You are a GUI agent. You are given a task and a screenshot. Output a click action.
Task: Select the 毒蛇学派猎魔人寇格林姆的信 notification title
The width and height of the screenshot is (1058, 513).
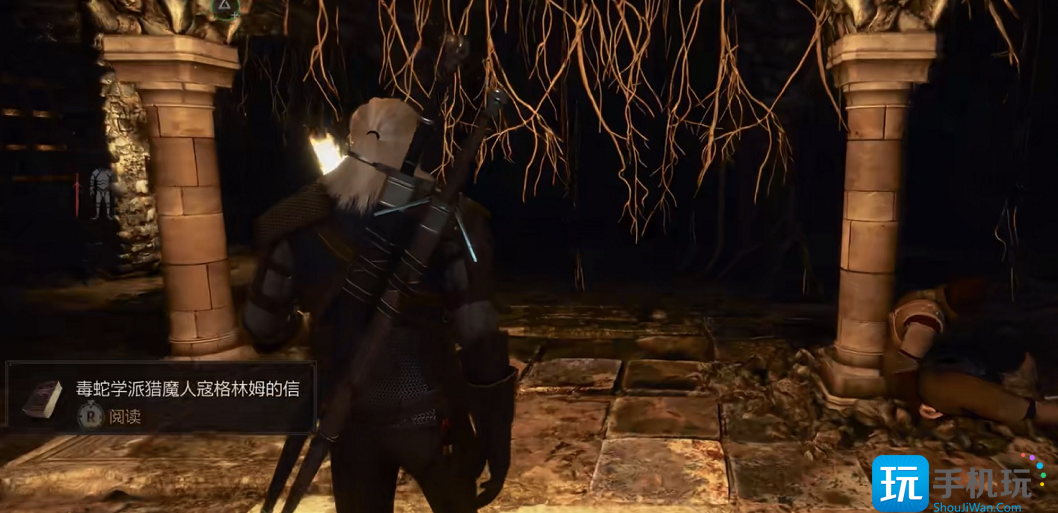pos(188,389)
